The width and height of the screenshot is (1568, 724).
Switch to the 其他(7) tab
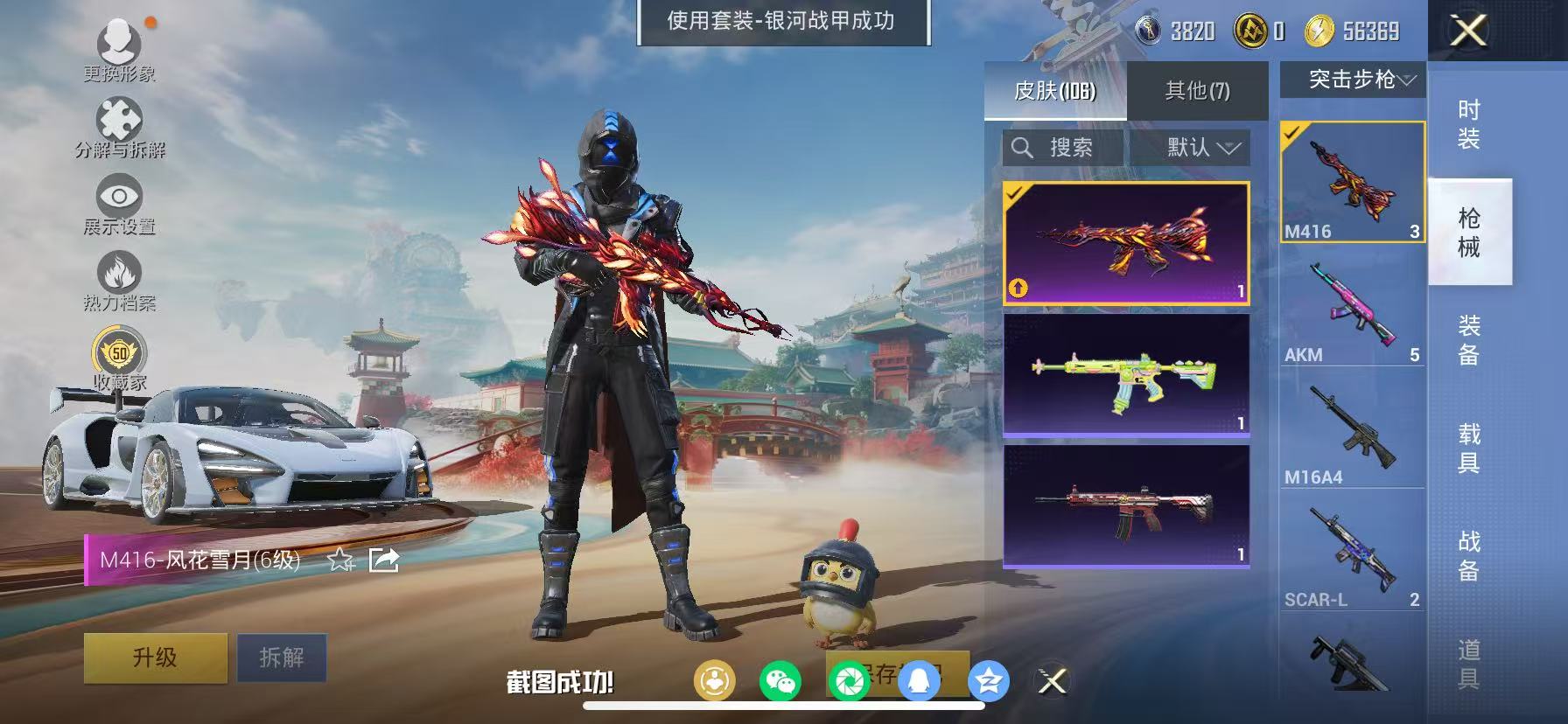[x=1195, y=90]
